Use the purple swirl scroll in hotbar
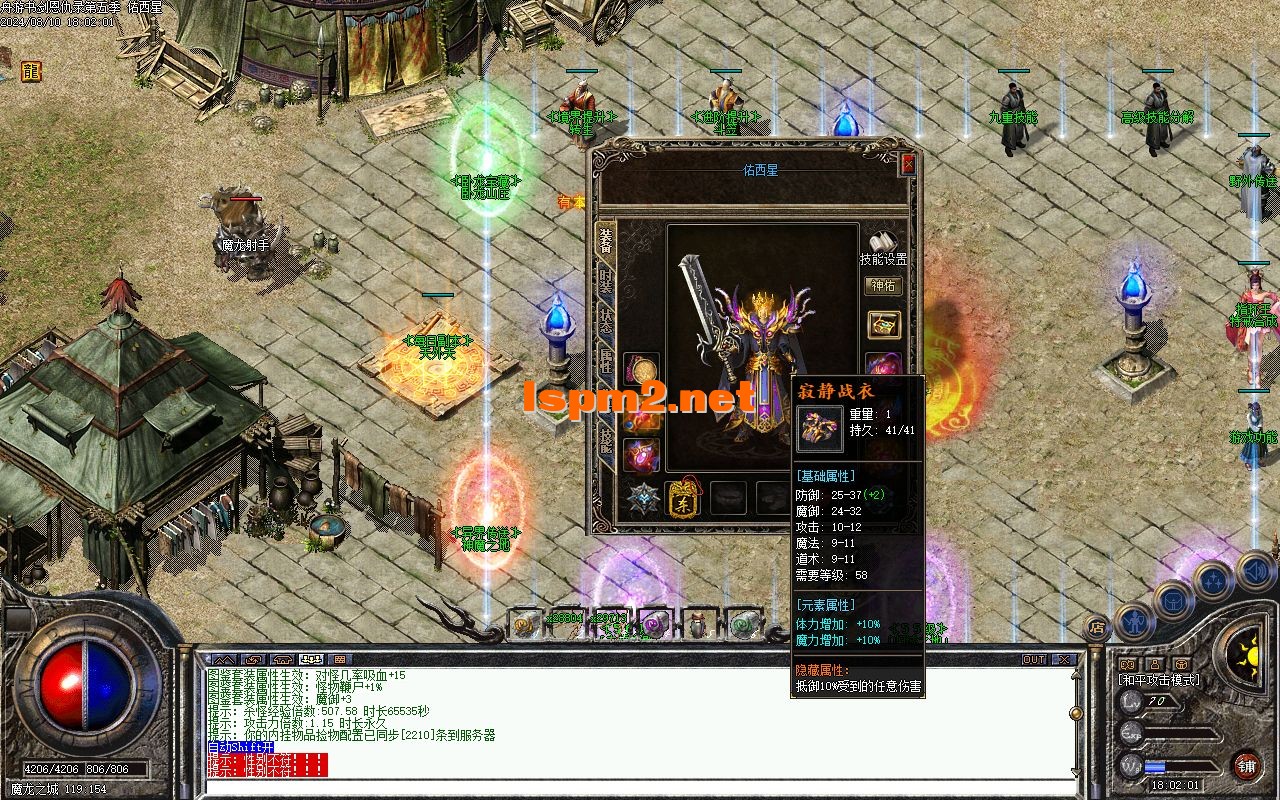The height and width of the screenshot is (800, 1280). coord(655,625)
